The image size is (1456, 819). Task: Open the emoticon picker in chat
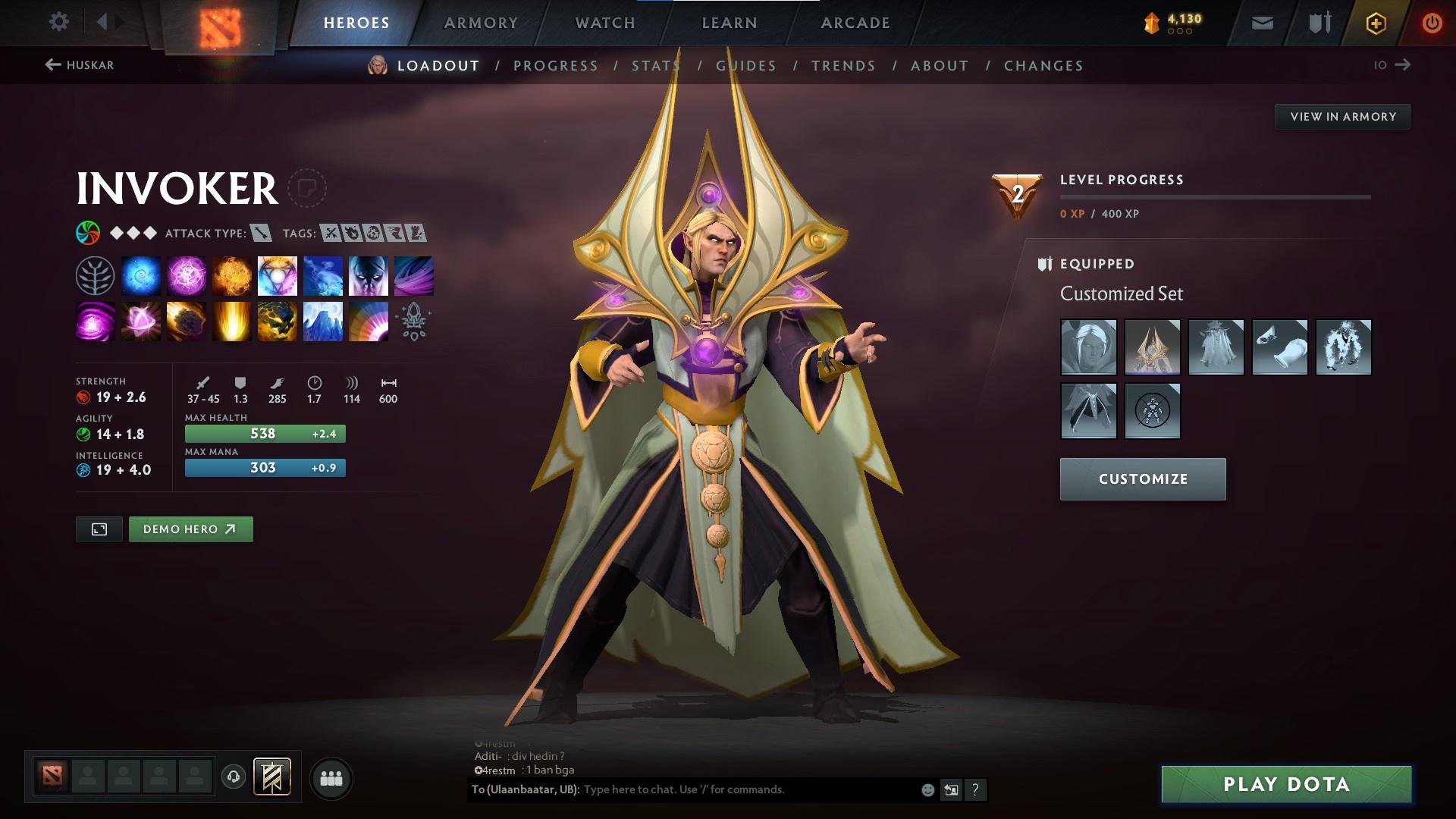(927, 789)
